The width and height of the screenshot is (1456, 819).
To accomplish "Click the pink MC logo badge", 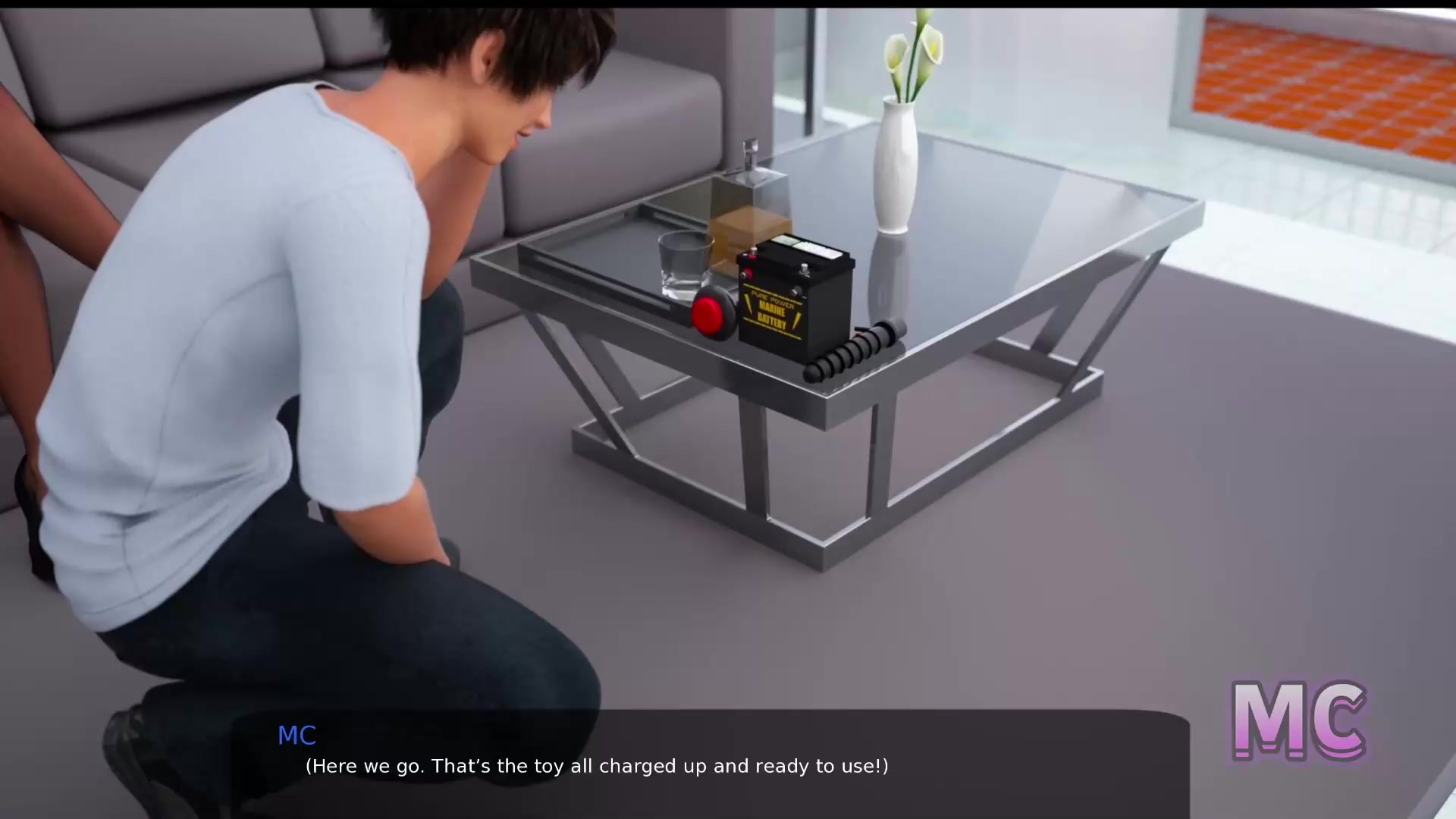I will coord(1298,720).
